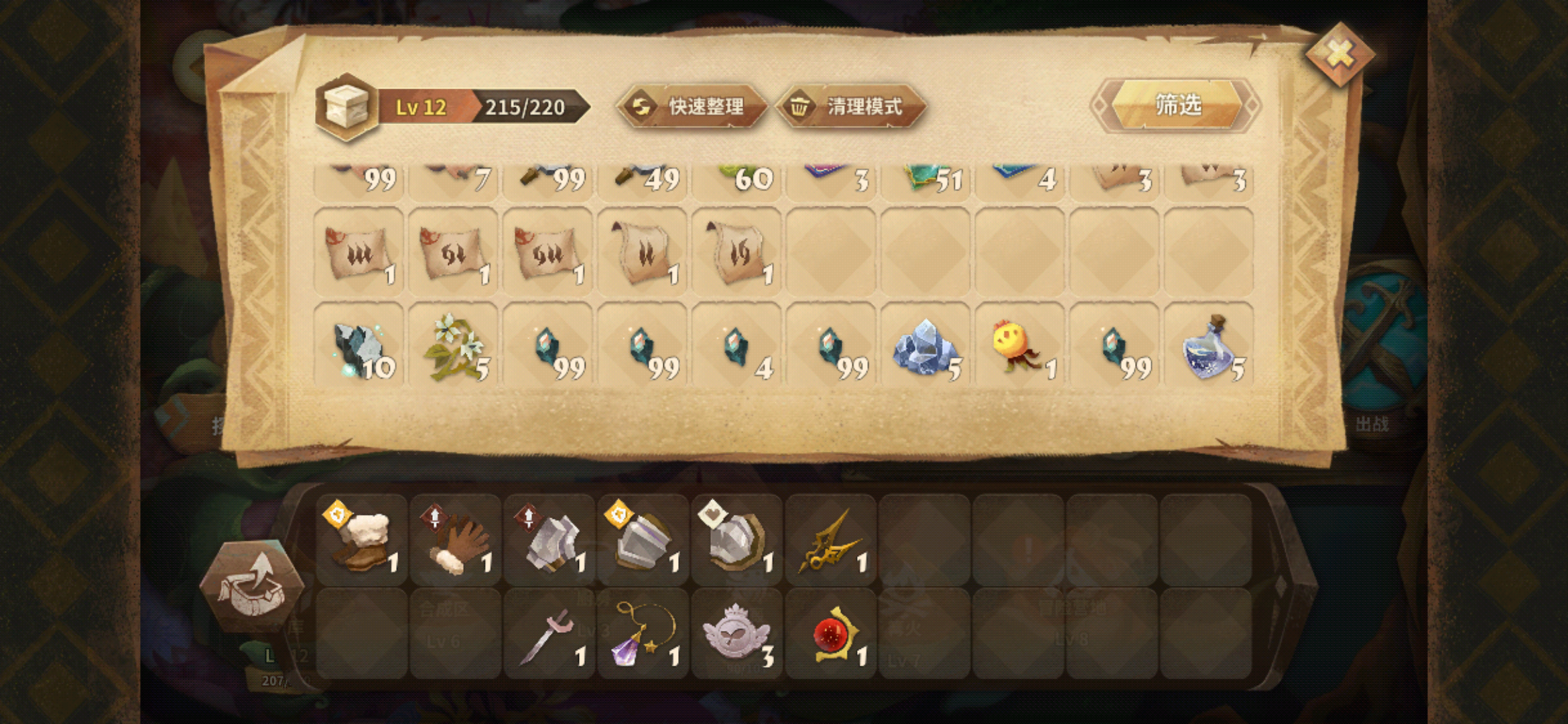Viewport: 1568px width, 724px height.
Task: Pick the dark ore stack of 10
Action: pos(359,347)
